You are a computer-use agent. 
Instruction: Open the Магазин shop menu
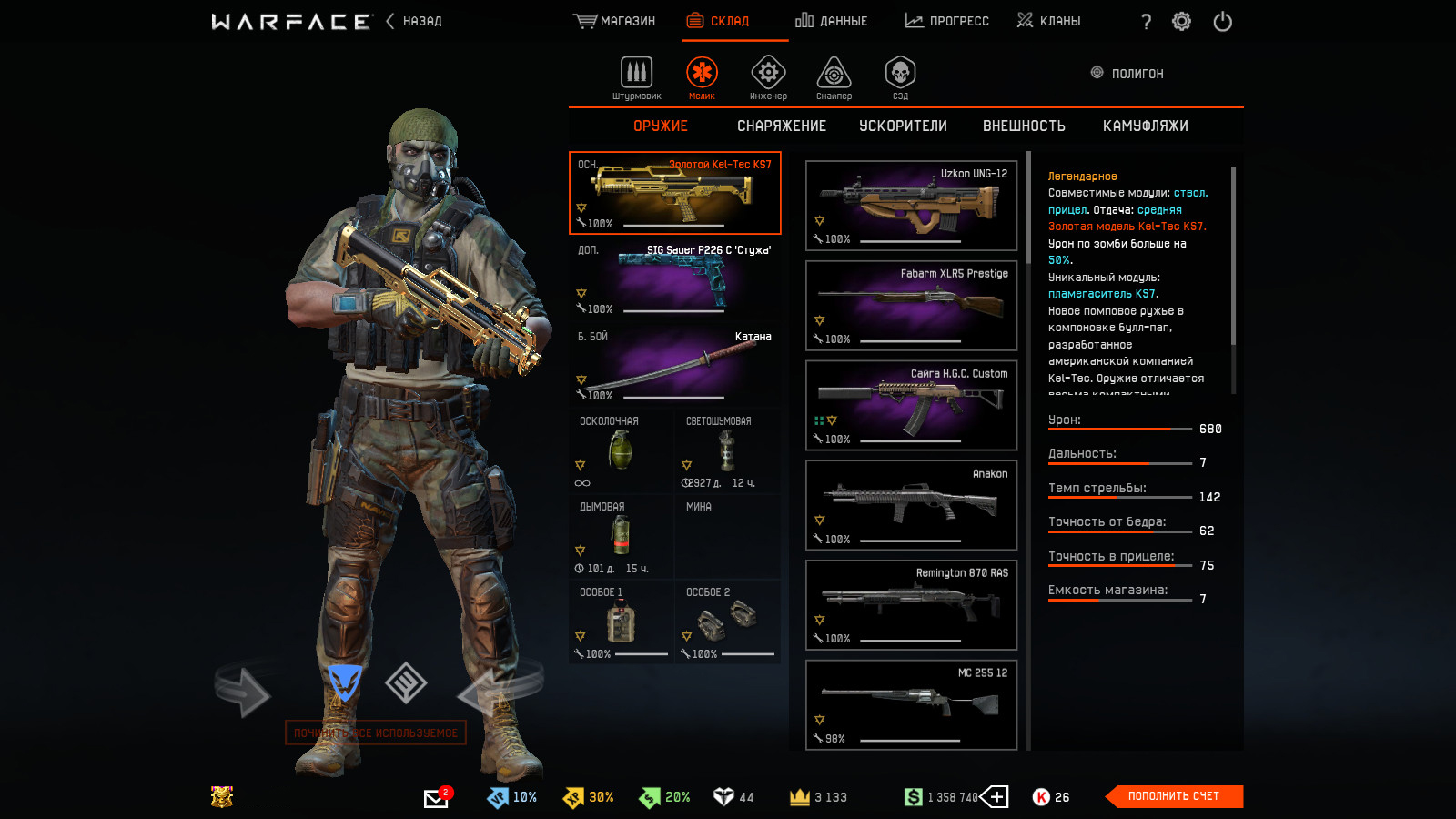pos(615,21)
